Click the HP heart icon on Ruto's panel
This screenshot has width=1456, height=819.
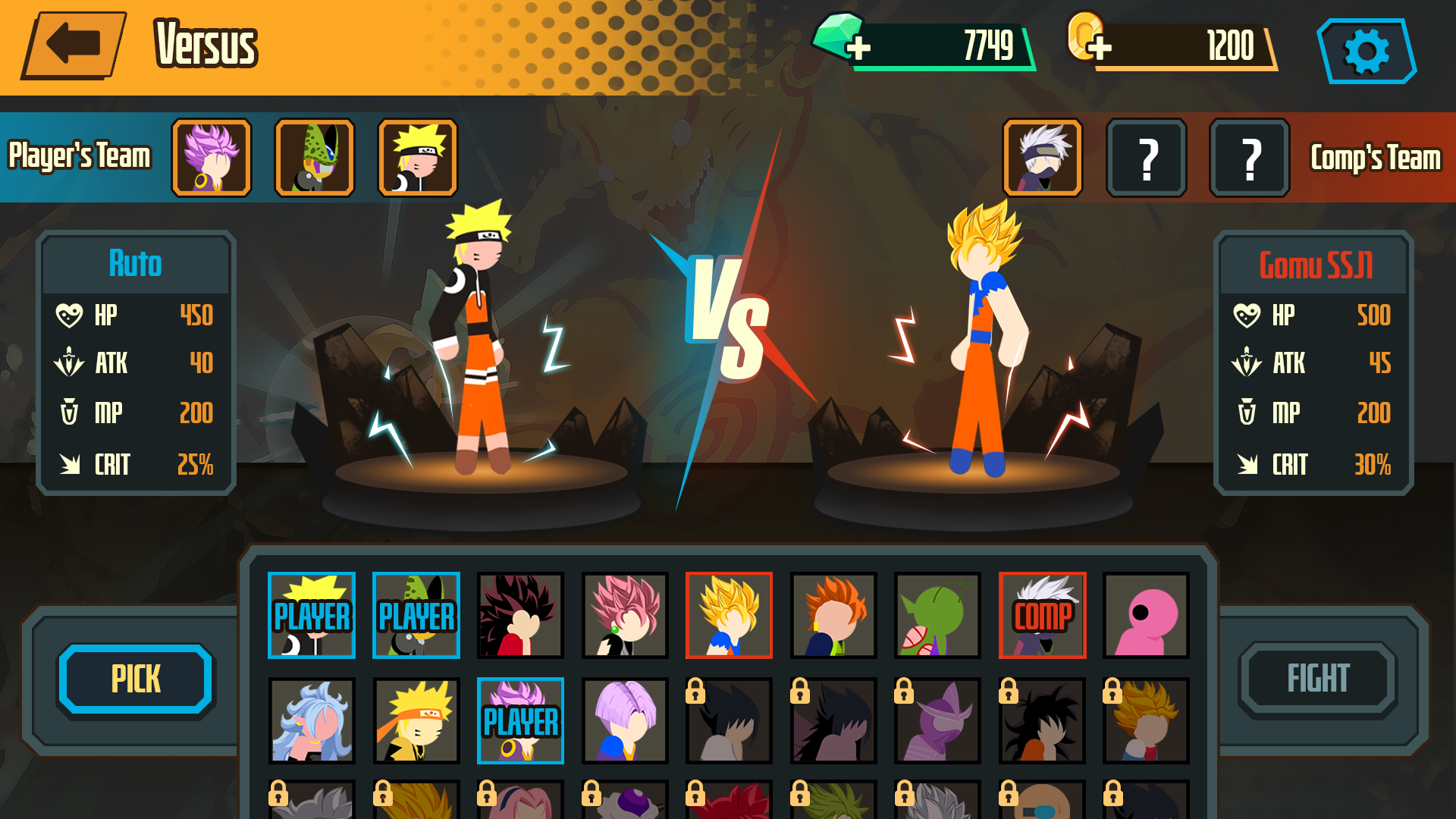[69, 315]
